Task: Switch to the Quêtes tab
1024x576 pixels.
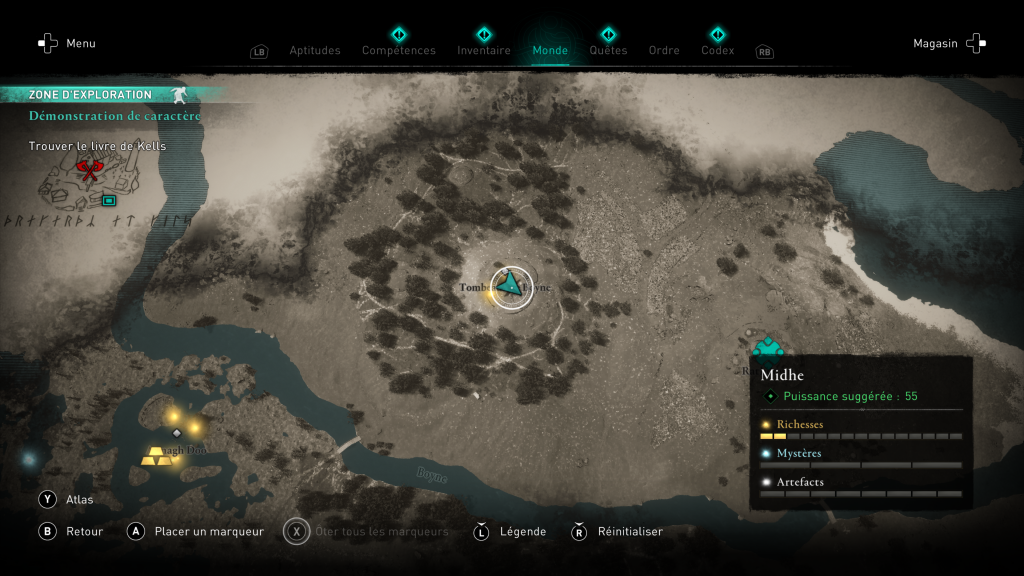Action: [608, 50]
